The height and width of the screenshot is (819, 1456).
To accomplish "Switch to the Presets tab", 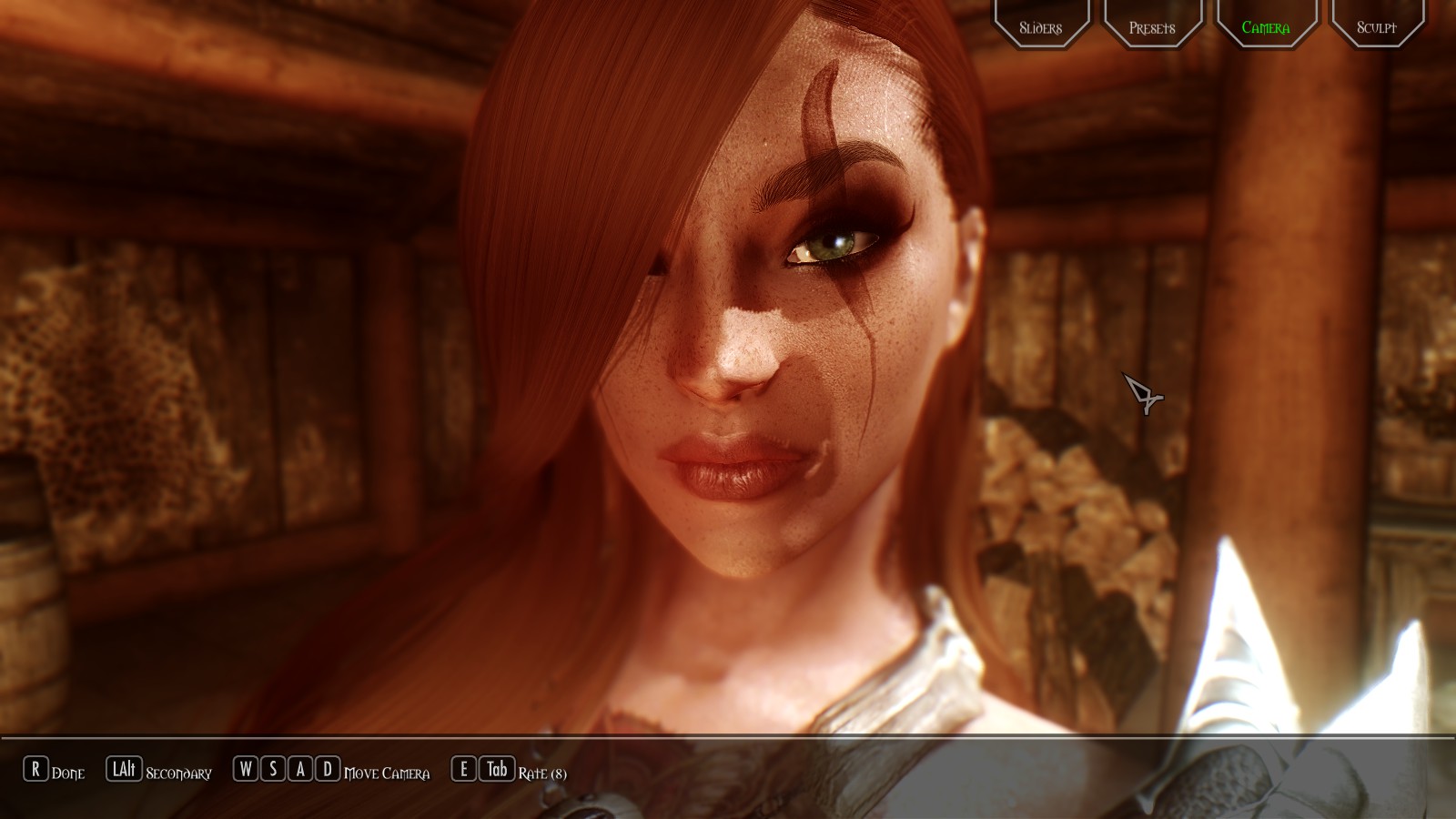I will (1152, 27).
